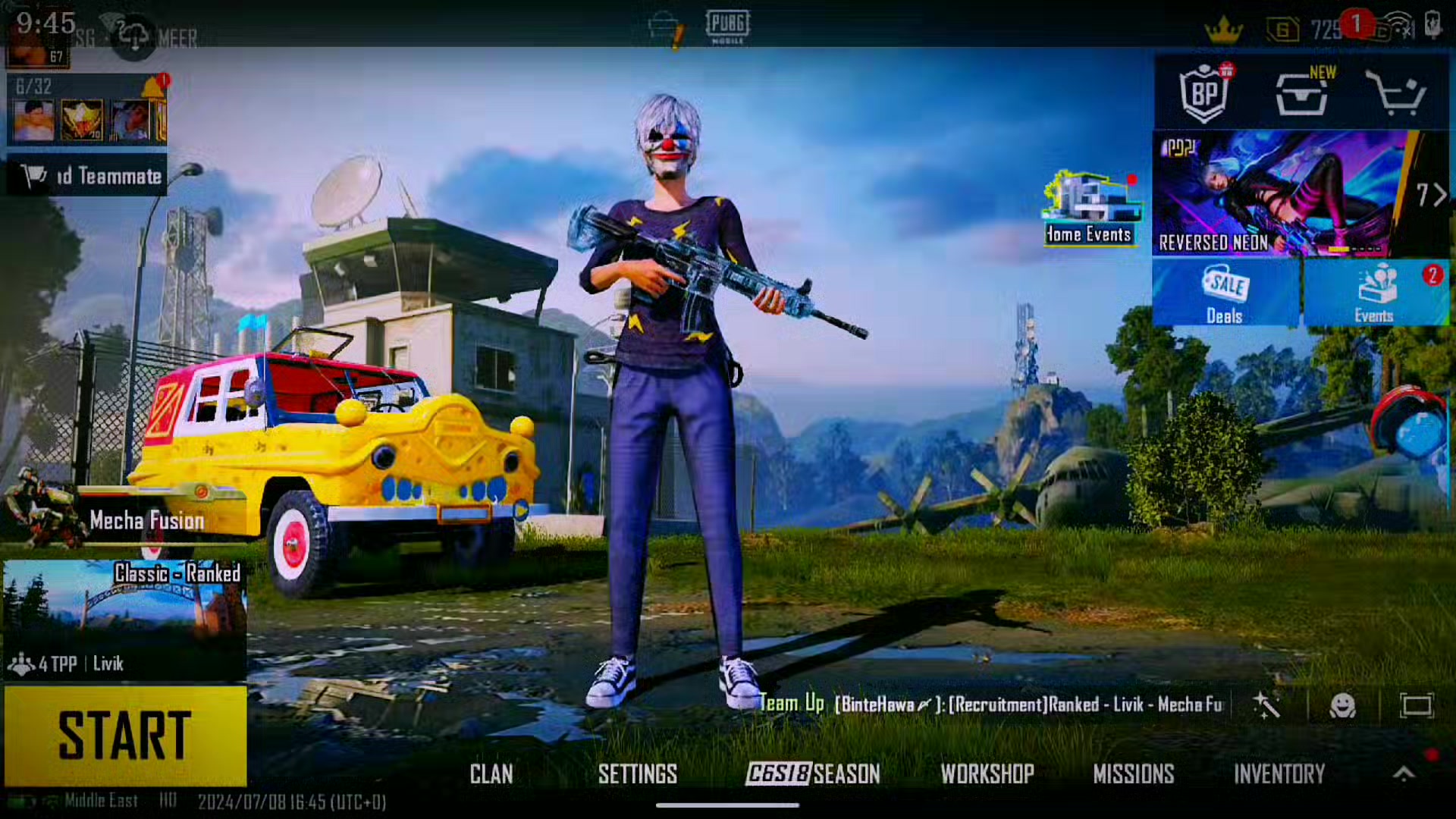Open the BP Royale Pass icon
1456x819 pixels.
pyautogui.click(x=1204, y=94)
